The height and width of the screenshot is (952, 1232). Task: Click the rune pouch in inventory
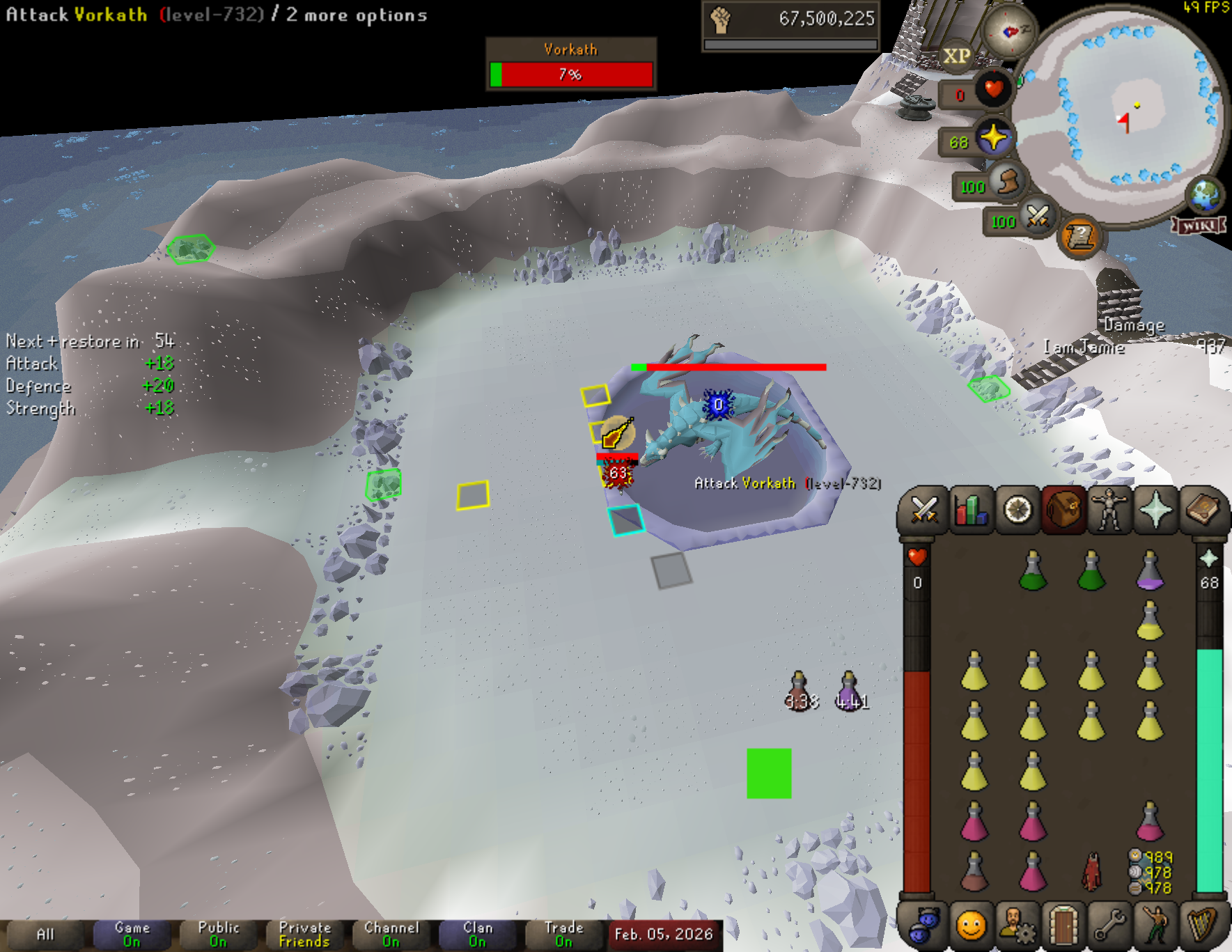click(x=1149, y=872)
